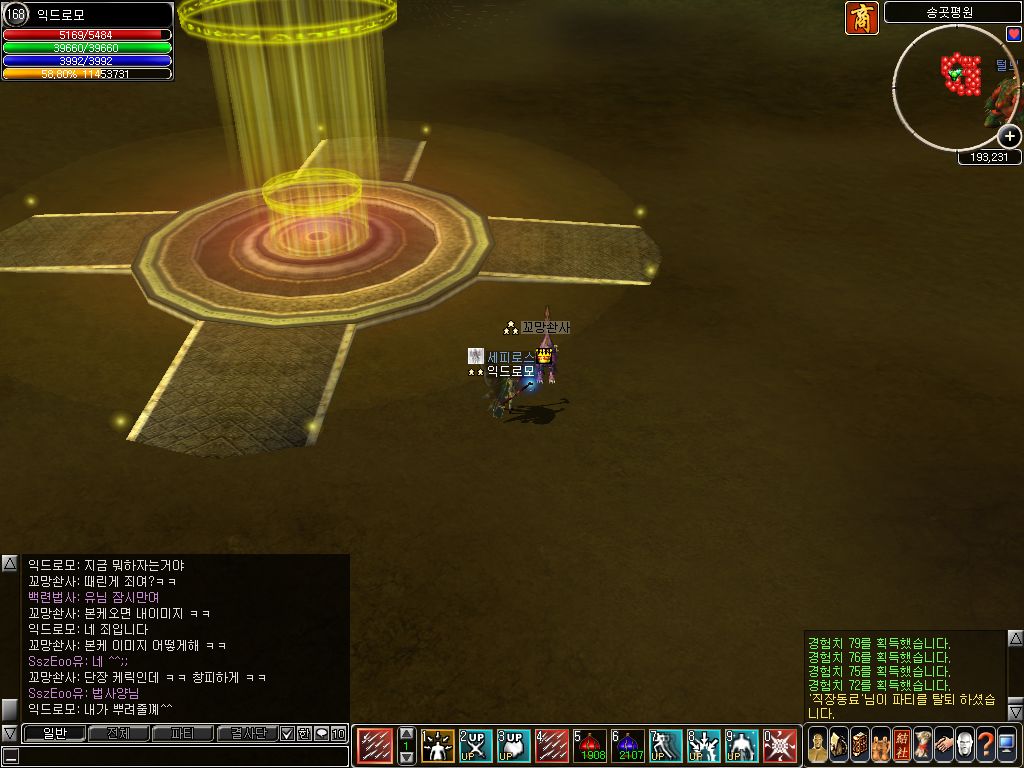Screen dimensions: 1024x768
Task: Open the handshake menu icon
Action: 943,746
